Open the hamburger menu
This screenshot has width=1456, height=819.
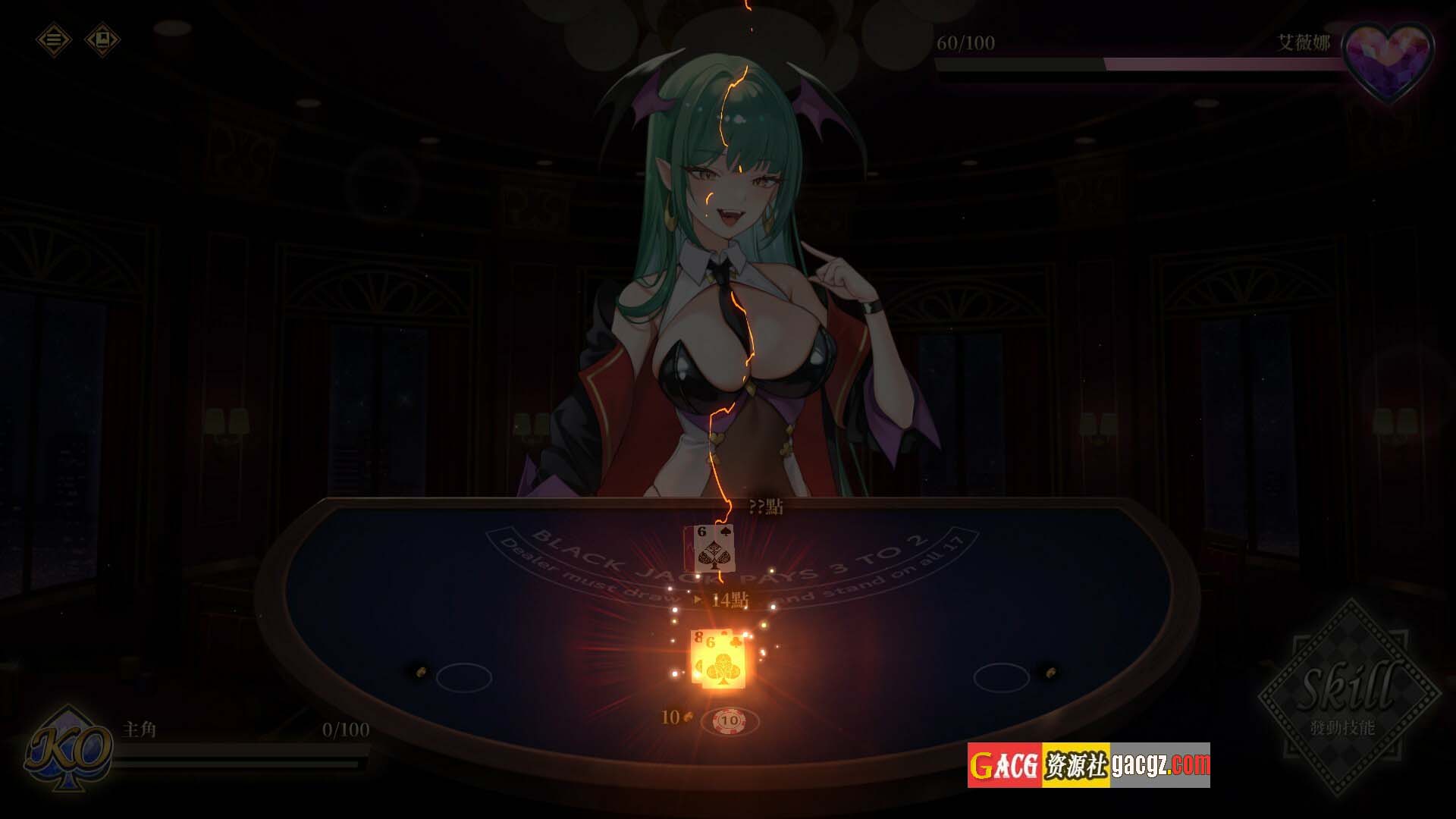pos(54,39)
